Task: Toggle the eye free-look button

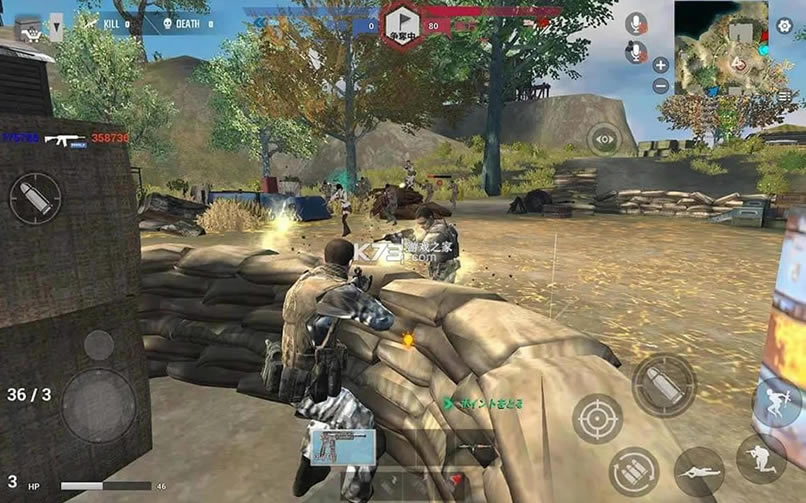Action: coord(603,139)
